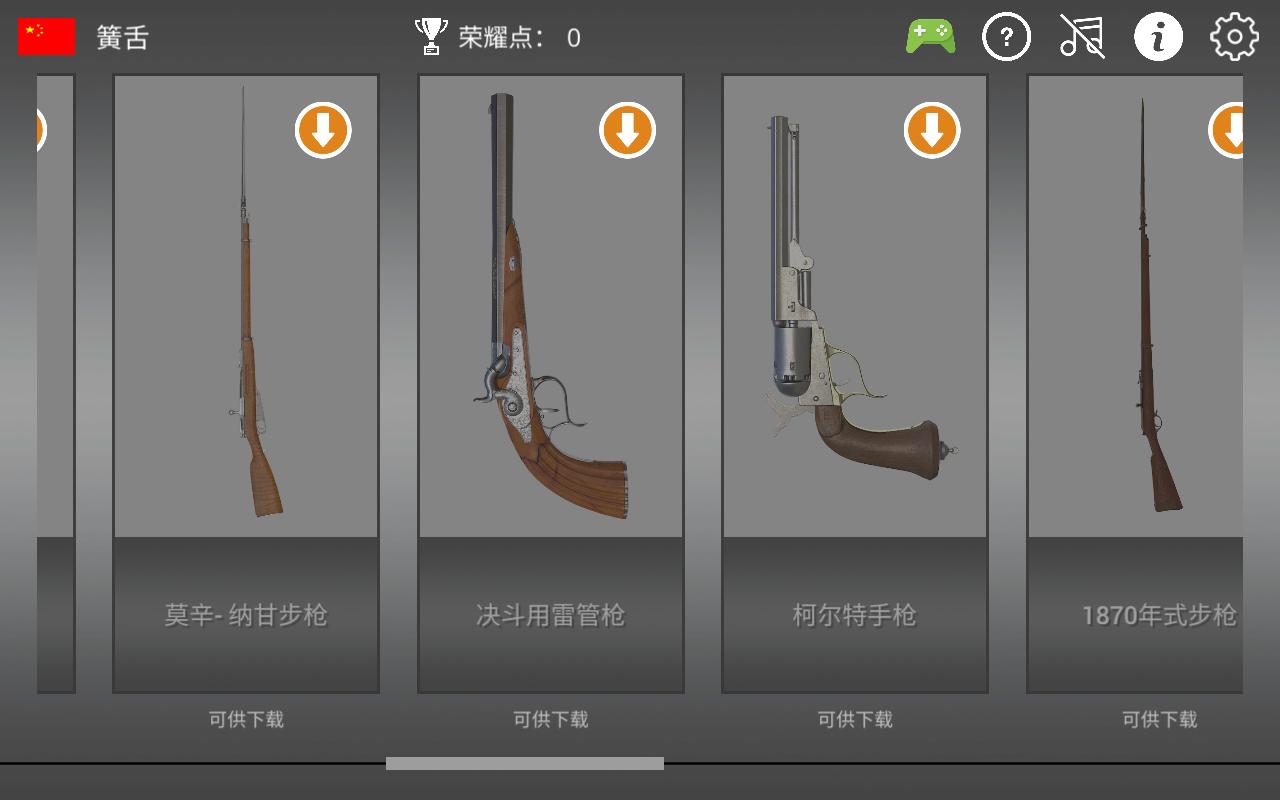The image size is (1280, 800).
Task: Download the 决斗用雷管枪 weapon
Action: pyautogui.click(x=627, y=131)
